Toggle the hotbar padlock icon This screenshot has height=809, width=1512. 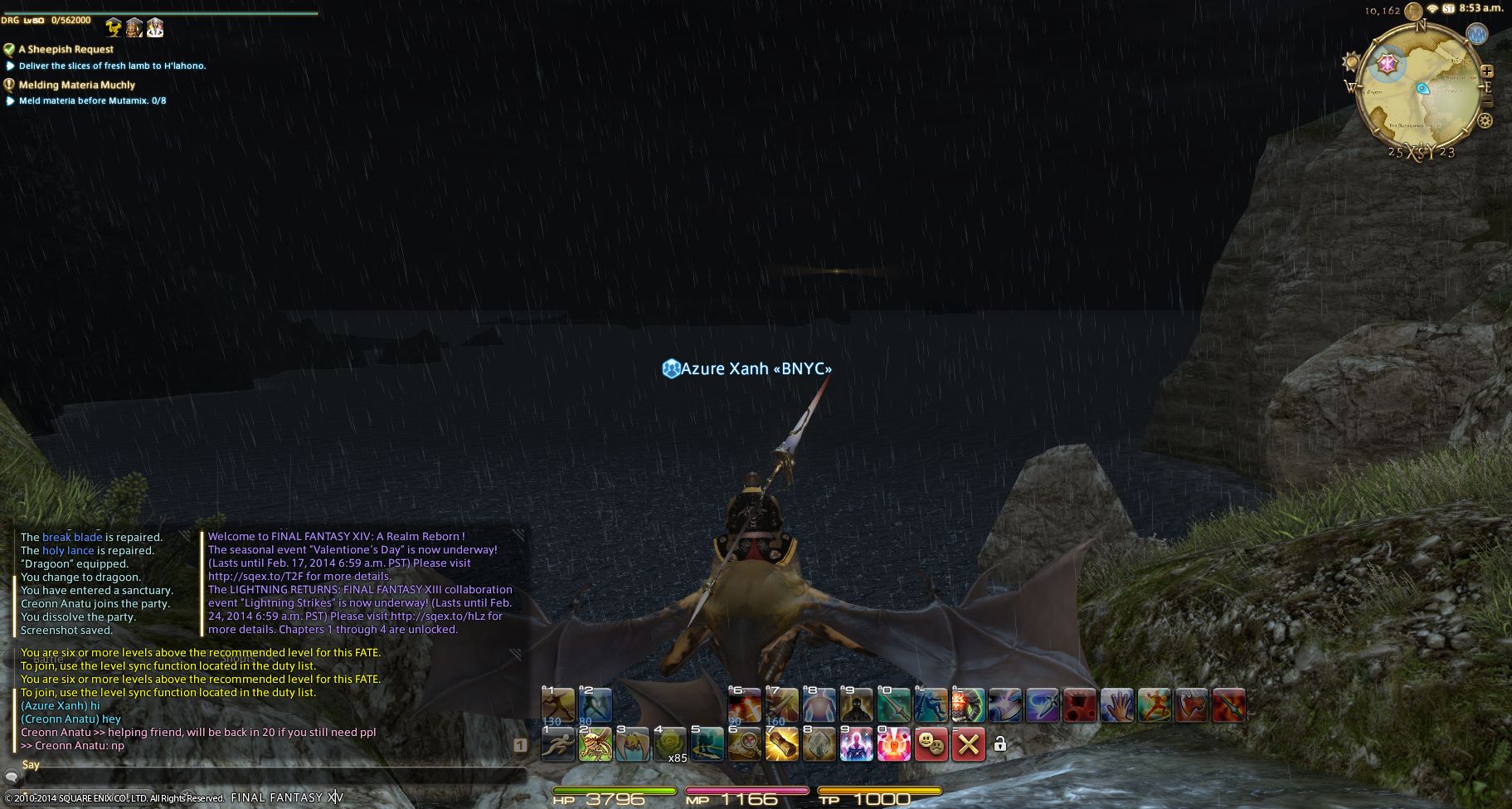[x=1000, y=744]
